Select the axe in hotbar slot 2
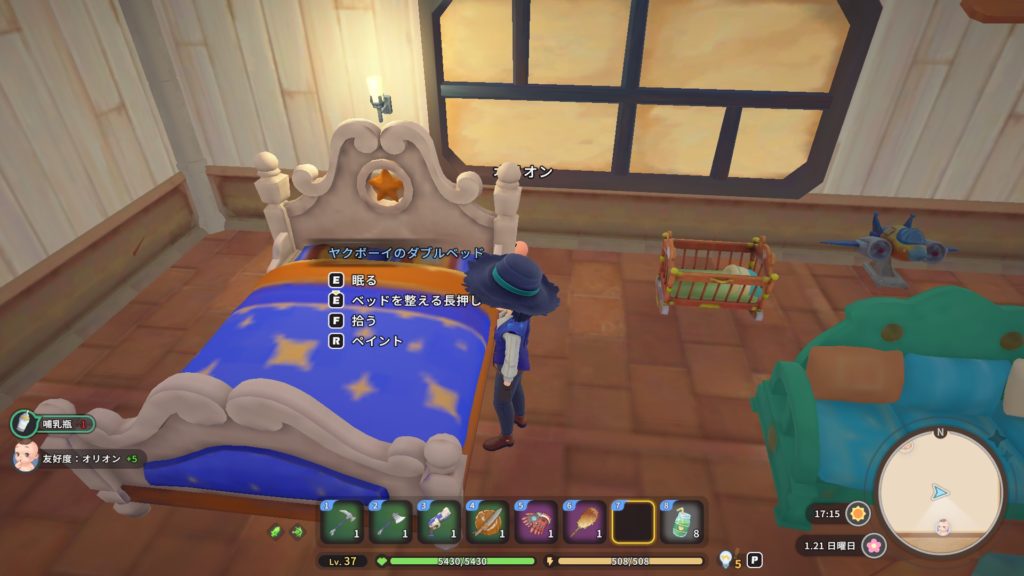Viewport: 1024px width, 576px height. point(390,522)
